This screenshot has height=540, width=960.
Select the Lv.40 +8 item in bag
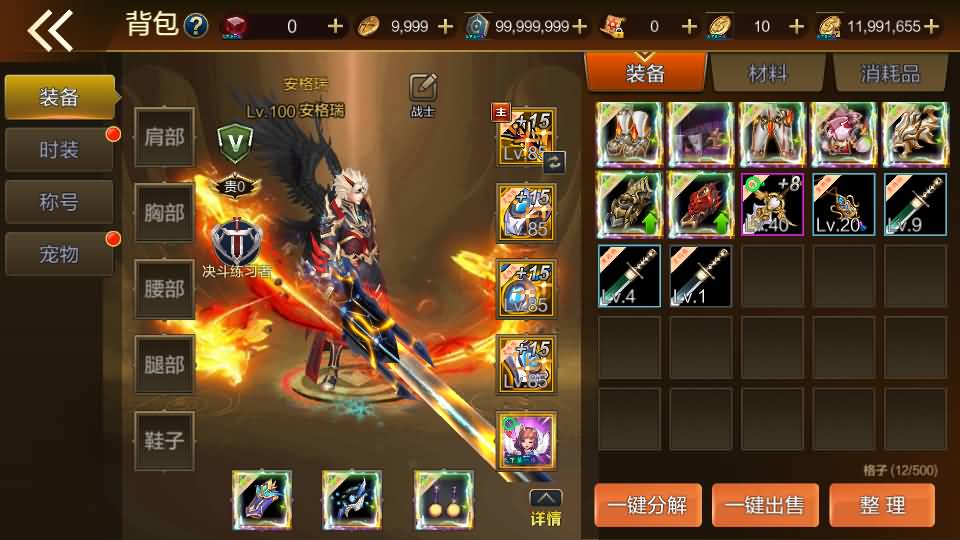click(772, 204)
